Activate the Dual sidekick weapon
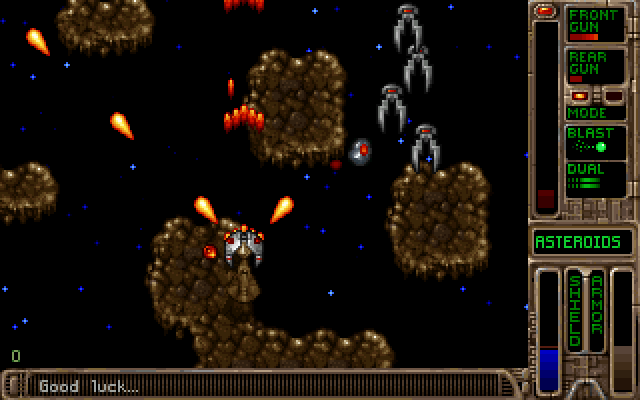This screenshot has width=640, height=400. point(595,177)
